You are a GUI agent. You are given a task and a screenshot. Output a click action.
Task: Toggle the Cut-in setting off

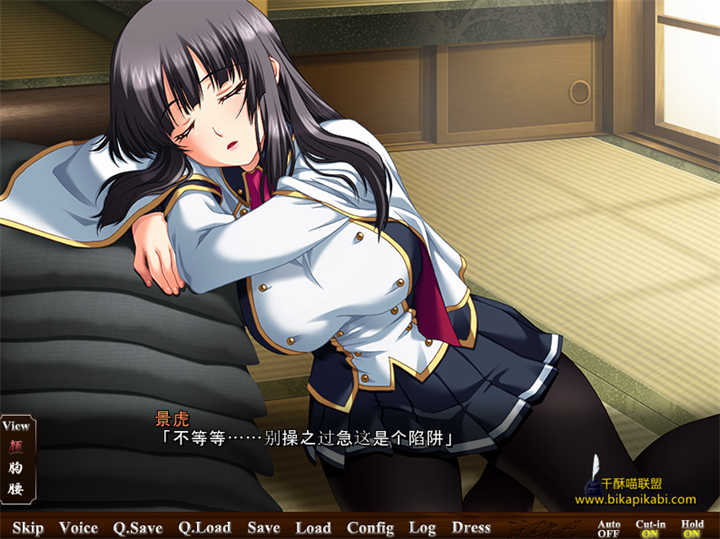coord(650,528)
